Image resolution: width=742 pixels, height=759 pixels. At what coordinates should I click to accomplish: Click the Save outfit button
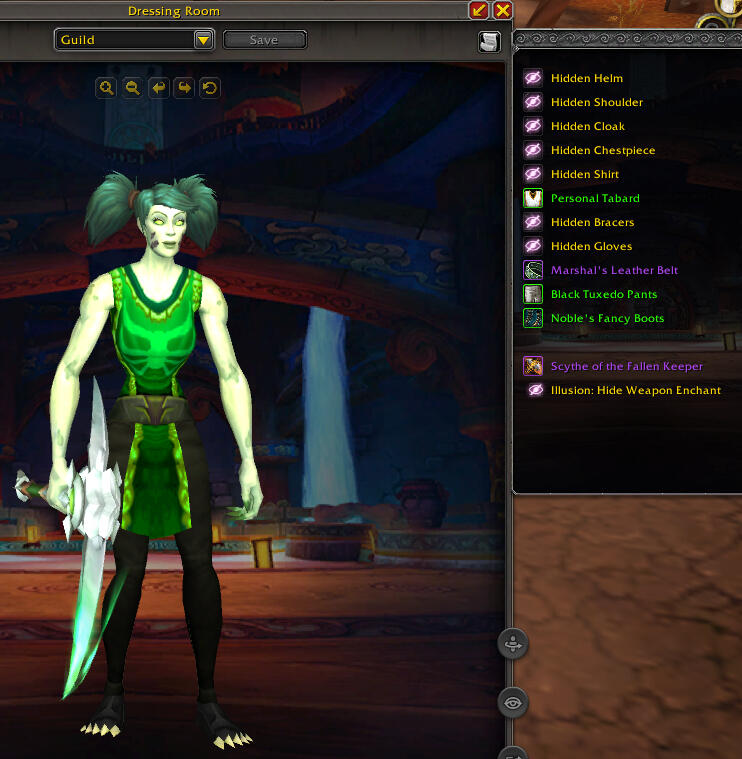pyautogui.click(x=264, y=40)
